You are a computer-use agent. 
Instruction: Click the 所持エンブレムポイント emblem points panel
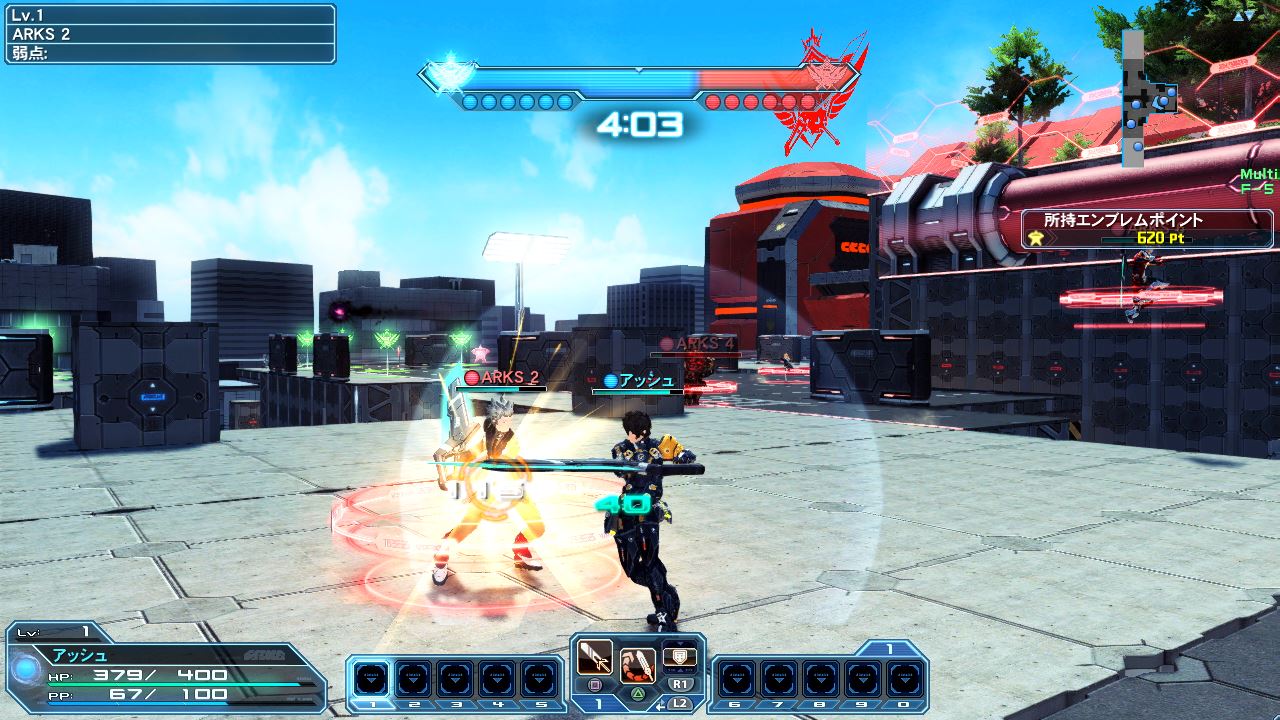coord(1147,228)
